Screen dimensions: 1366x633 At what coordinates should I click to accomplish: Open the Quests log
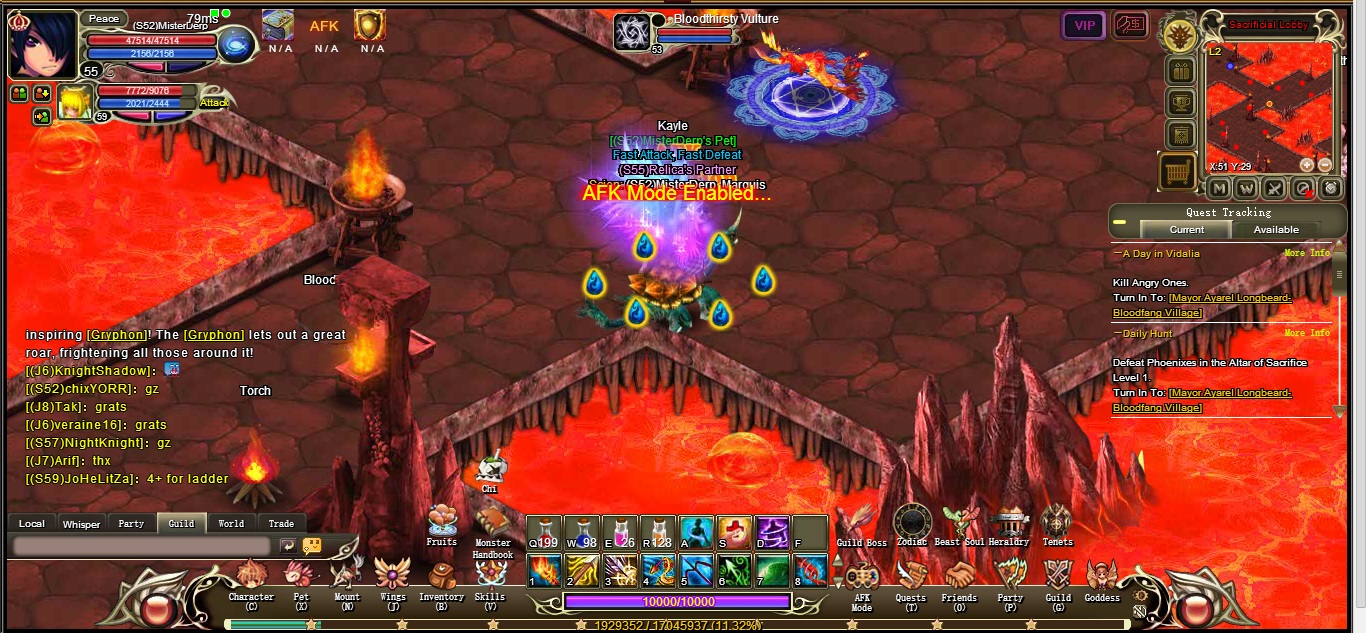click(910, 577)
